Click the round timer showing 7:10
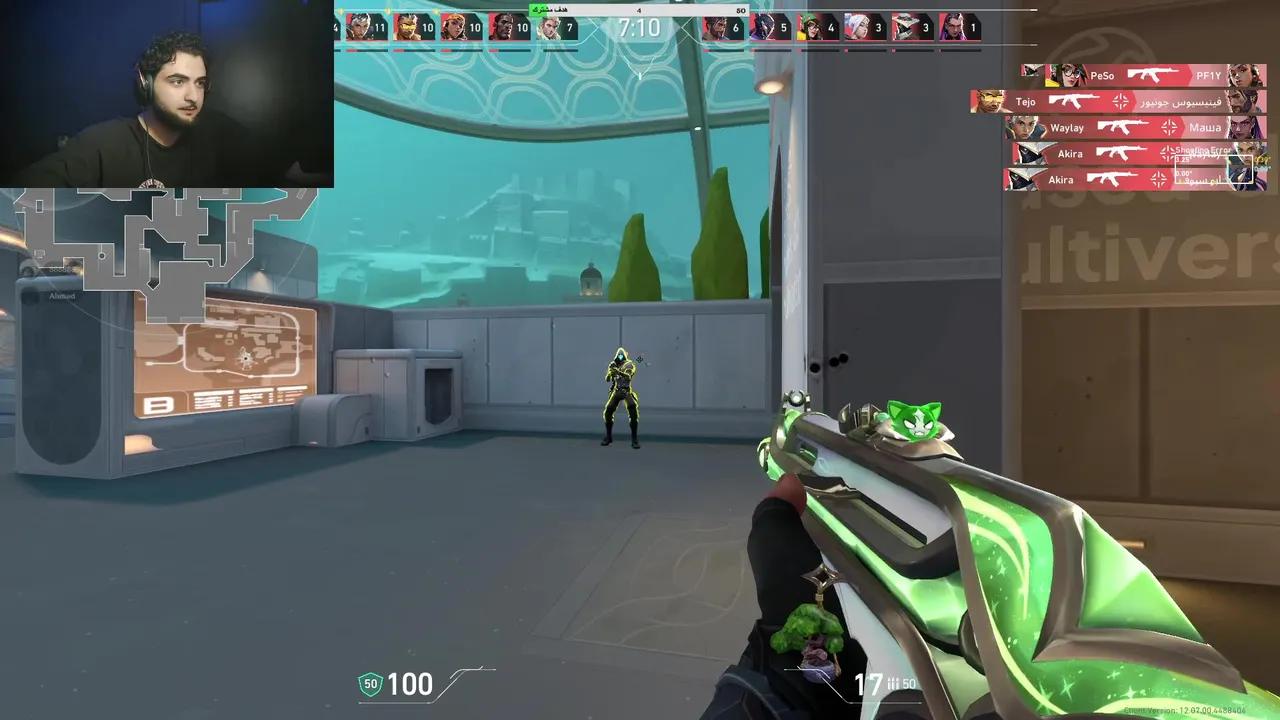This screenshot has height=720, width=1280. click(640, 28)
